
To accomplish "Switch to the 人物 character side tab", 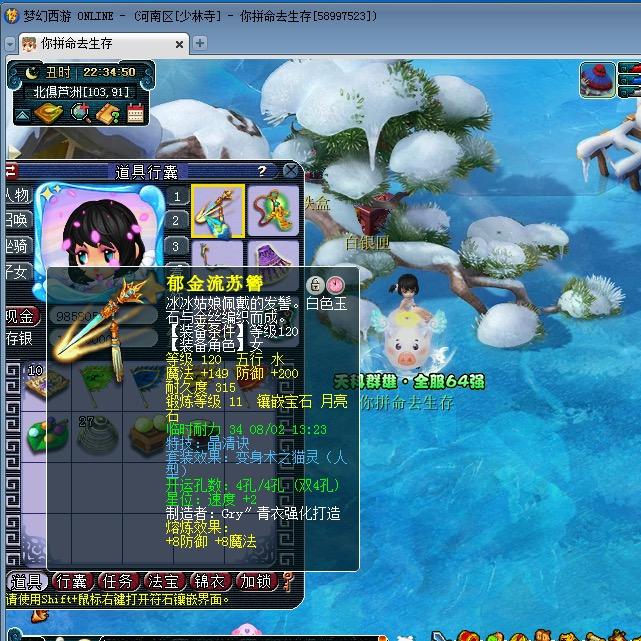I will click(x=15, y=195).
